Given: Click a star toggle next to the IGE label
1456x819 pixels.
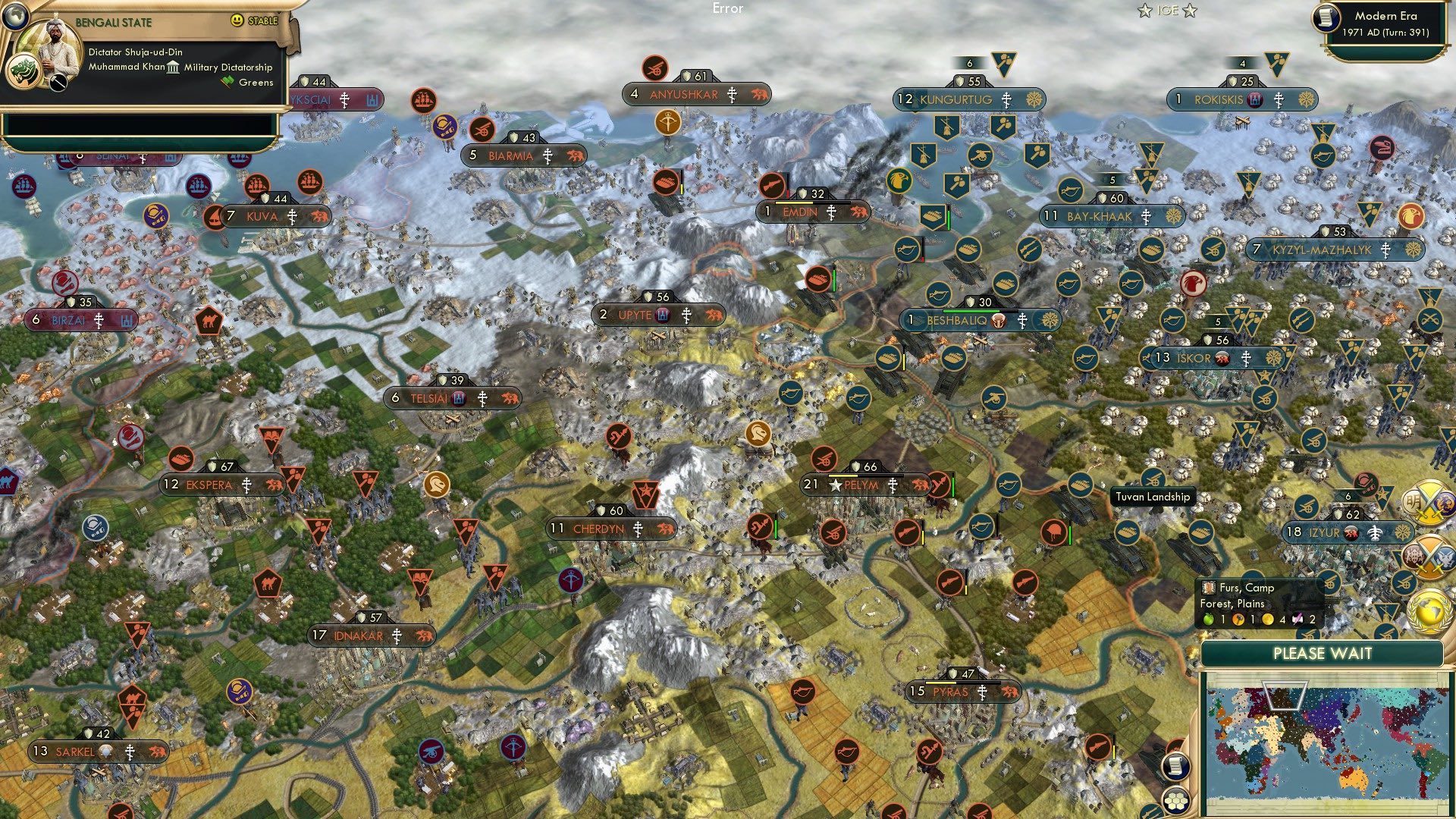Looking at the screenshot, I should (1145, 11).
